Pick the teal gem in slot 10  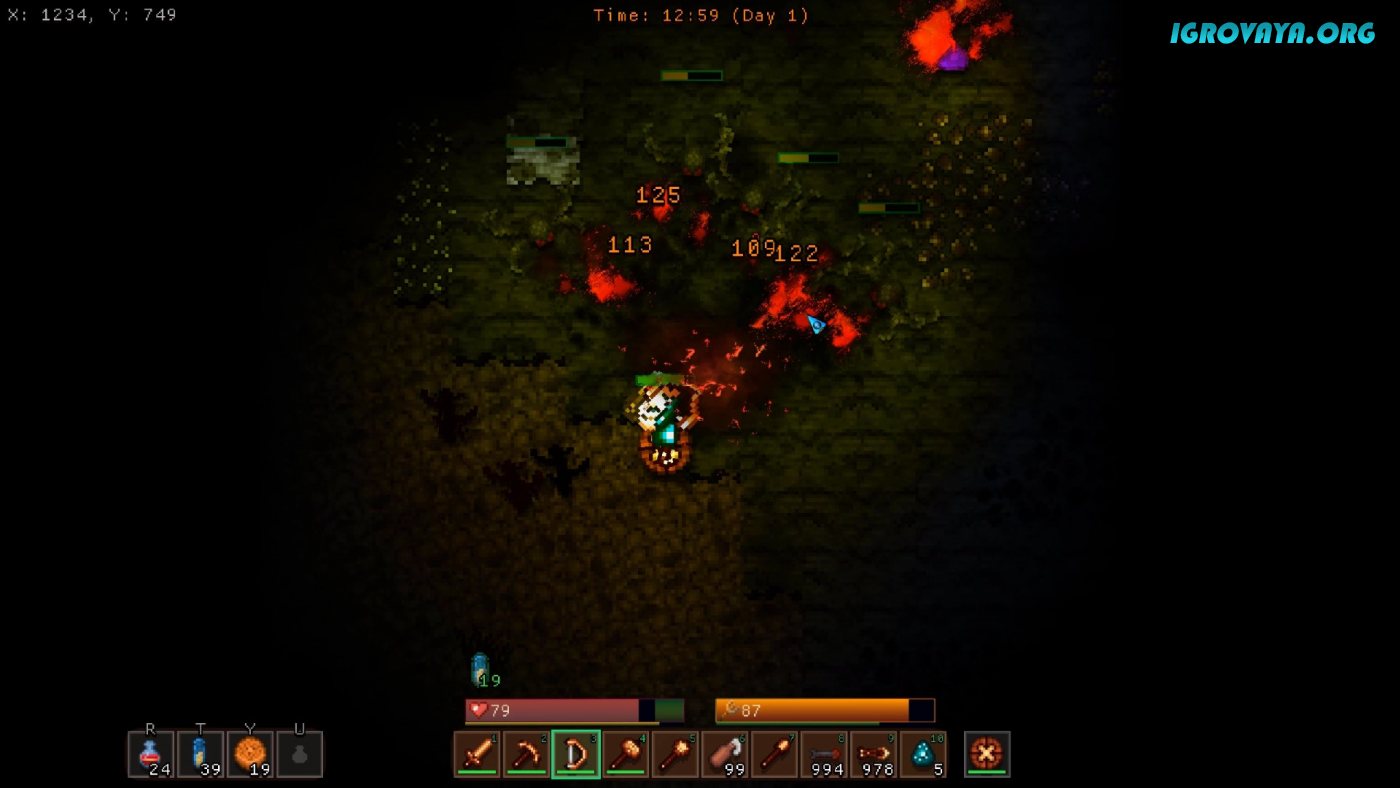[923, 754]
